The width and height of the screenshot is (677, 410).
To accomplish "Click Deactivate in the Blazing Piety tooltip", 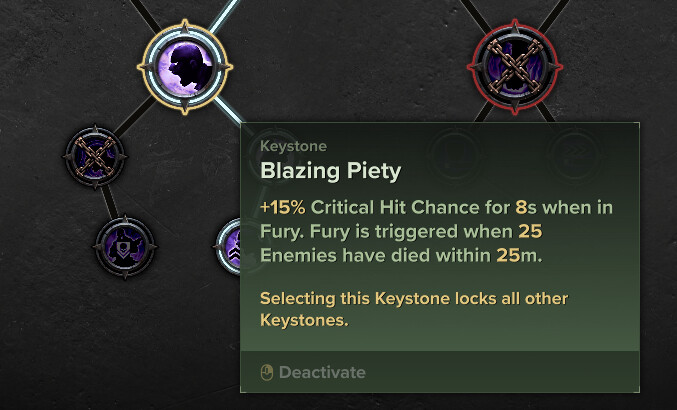I will tap(313, 373).
